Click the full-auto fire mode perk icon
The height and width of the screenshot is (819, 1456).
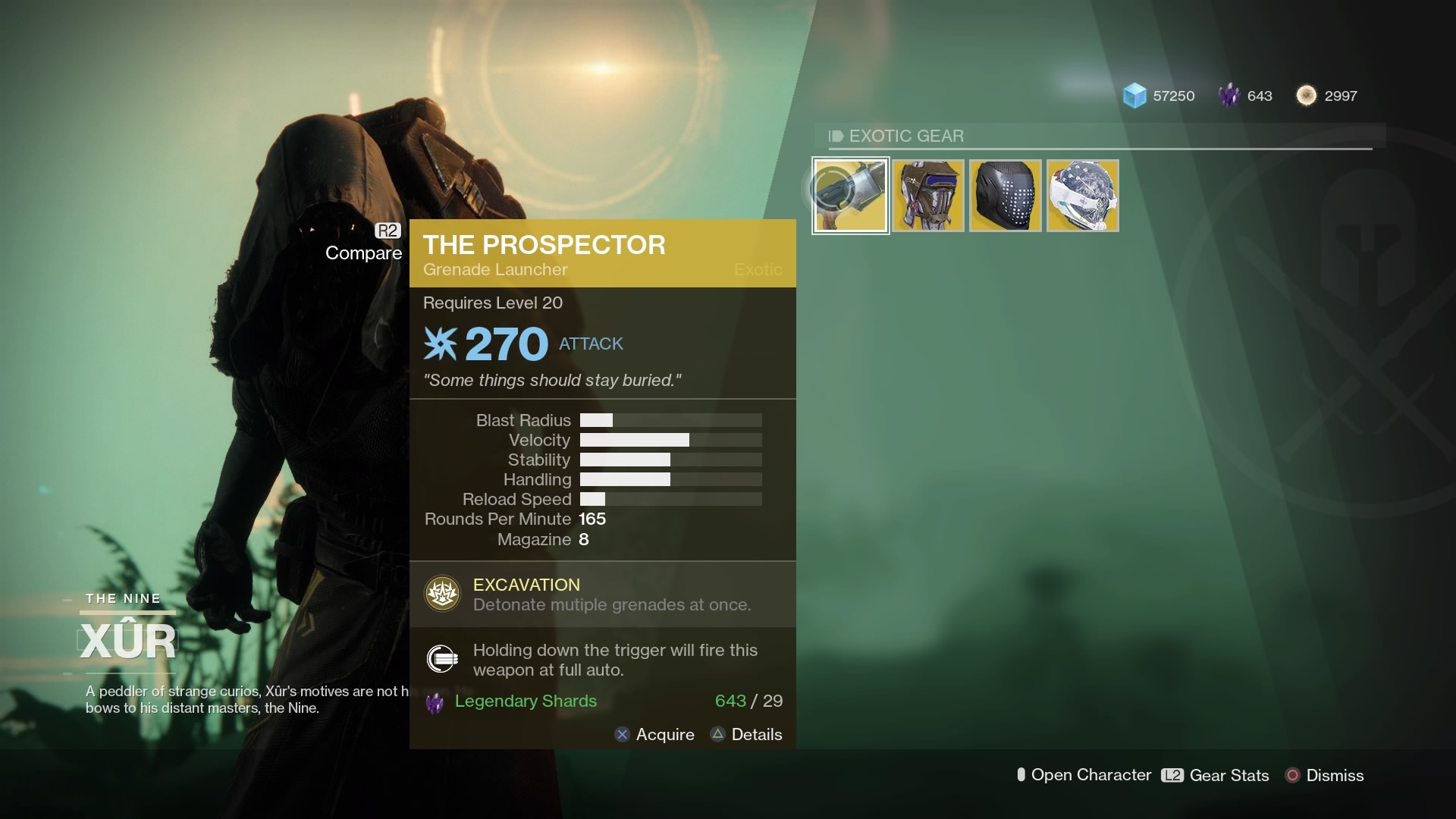[441, 659]
